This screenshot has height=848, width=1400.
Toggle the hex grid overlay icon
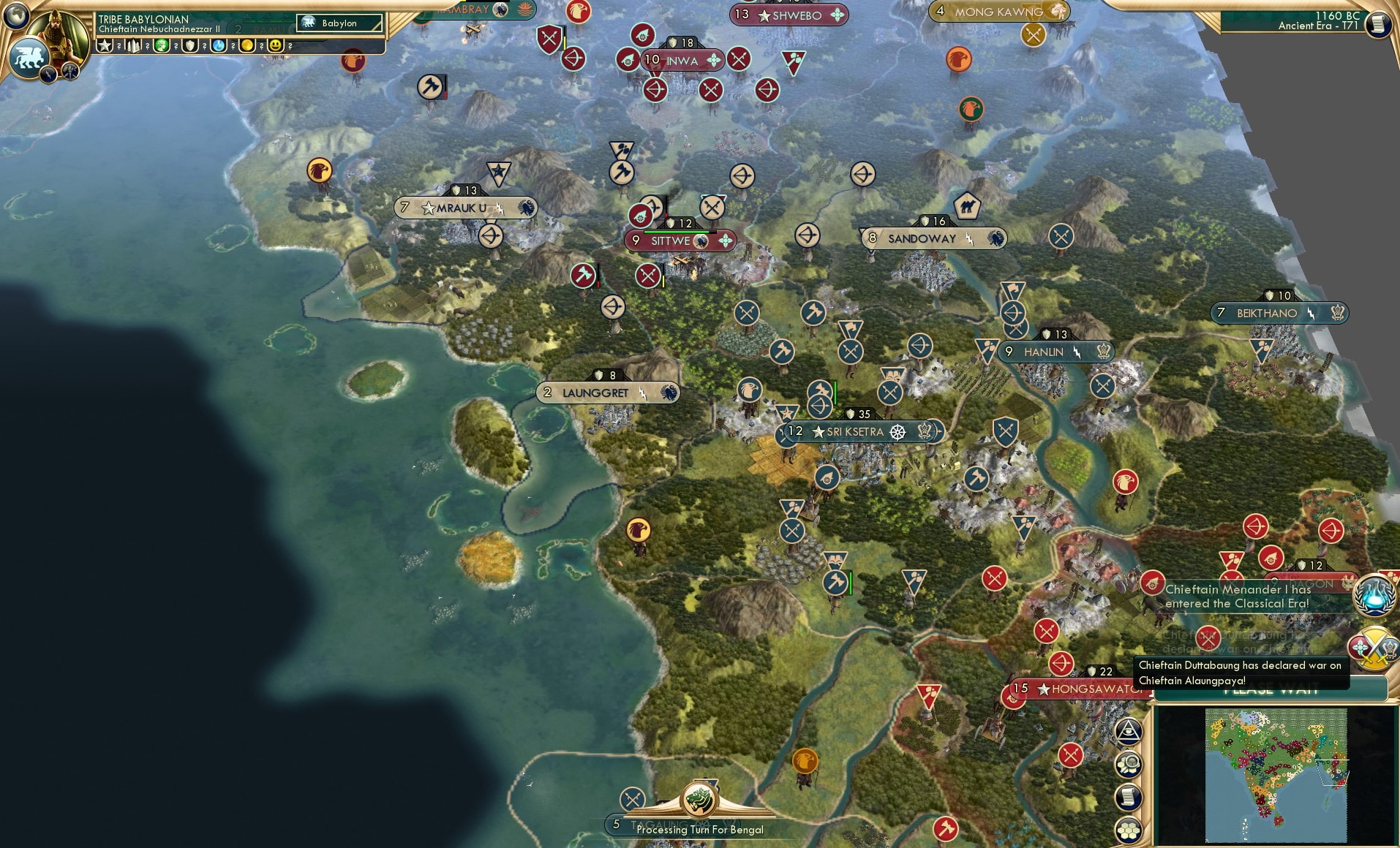click(1129, 830)
